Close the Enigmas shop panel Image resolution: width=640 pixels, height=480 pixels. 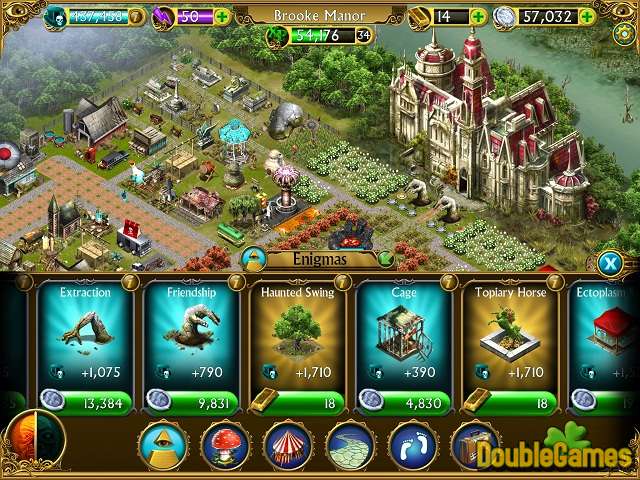click(x=609, y=263)
